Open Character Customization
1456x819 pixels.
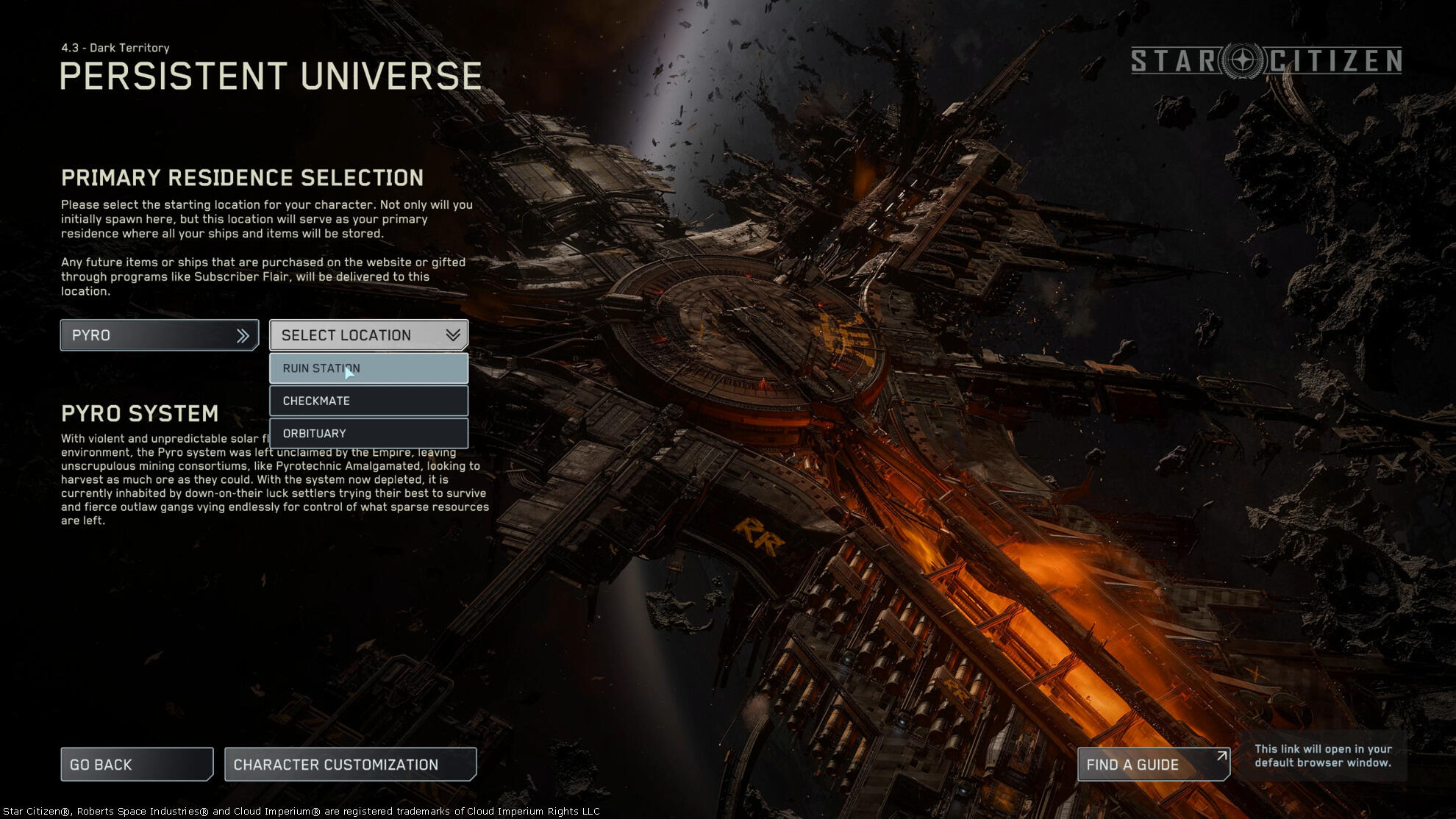click(x=350, y=765)
